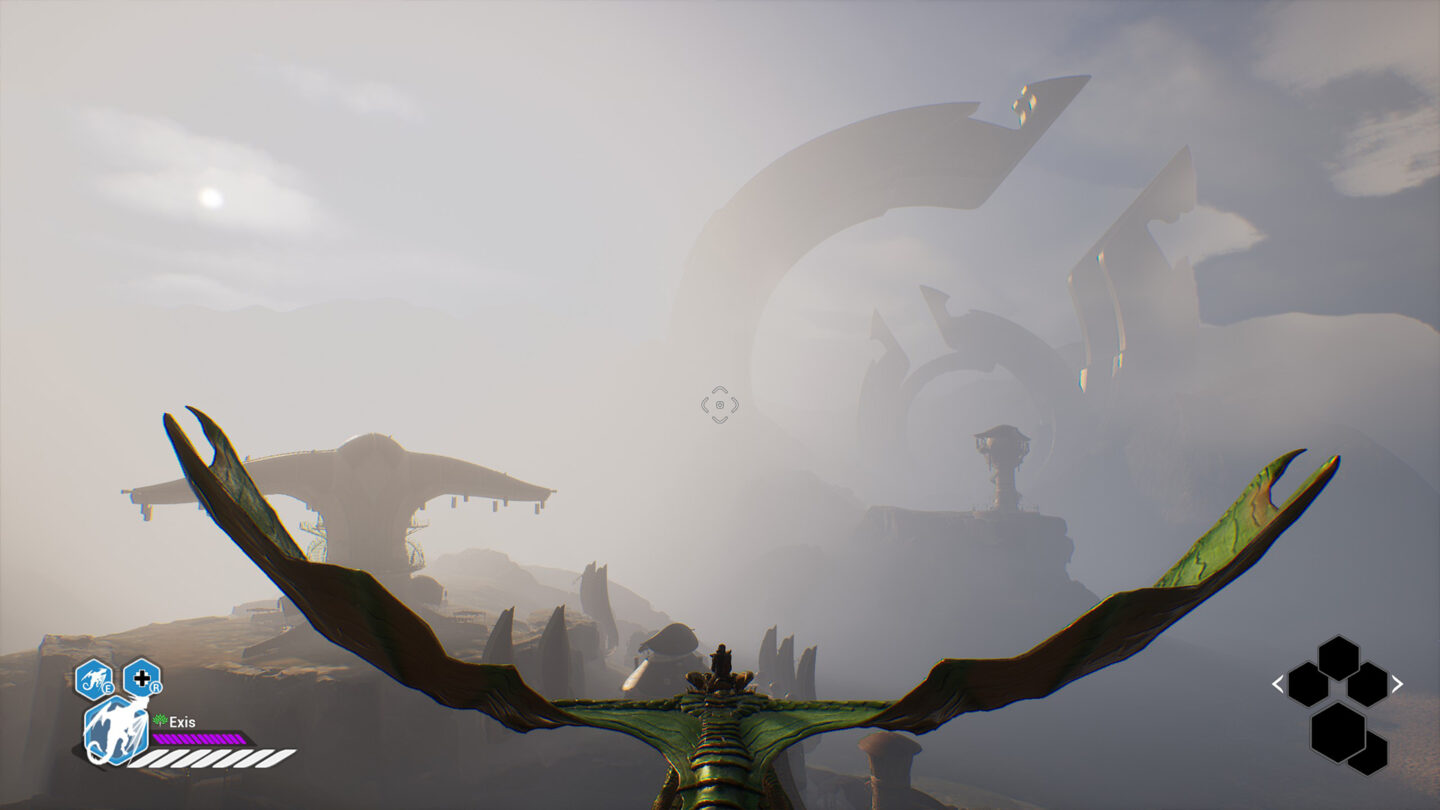Click the purple energy bar of Exis
Screen dimensions: 1440x810
(199, 738)
